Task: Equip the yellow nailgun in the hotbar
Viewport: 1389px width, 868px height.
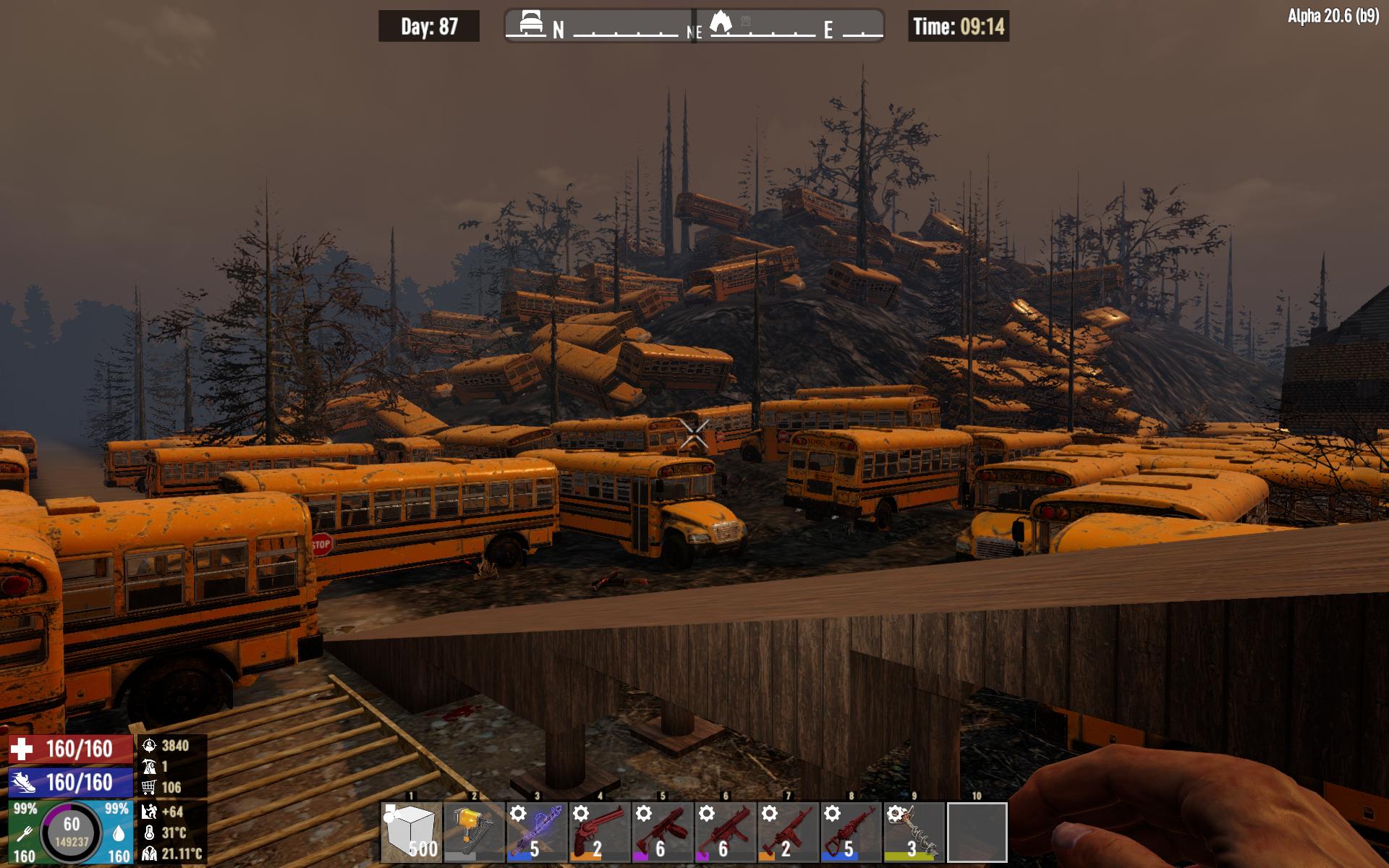Action: [474, 832]
